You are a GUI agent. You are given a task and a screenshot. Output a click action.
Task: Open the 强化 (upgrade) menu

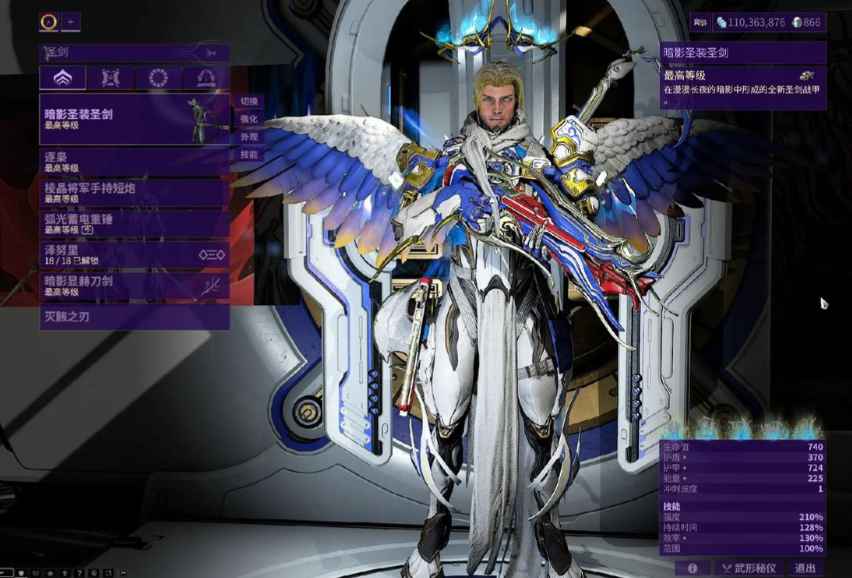(x=249, y=119)
